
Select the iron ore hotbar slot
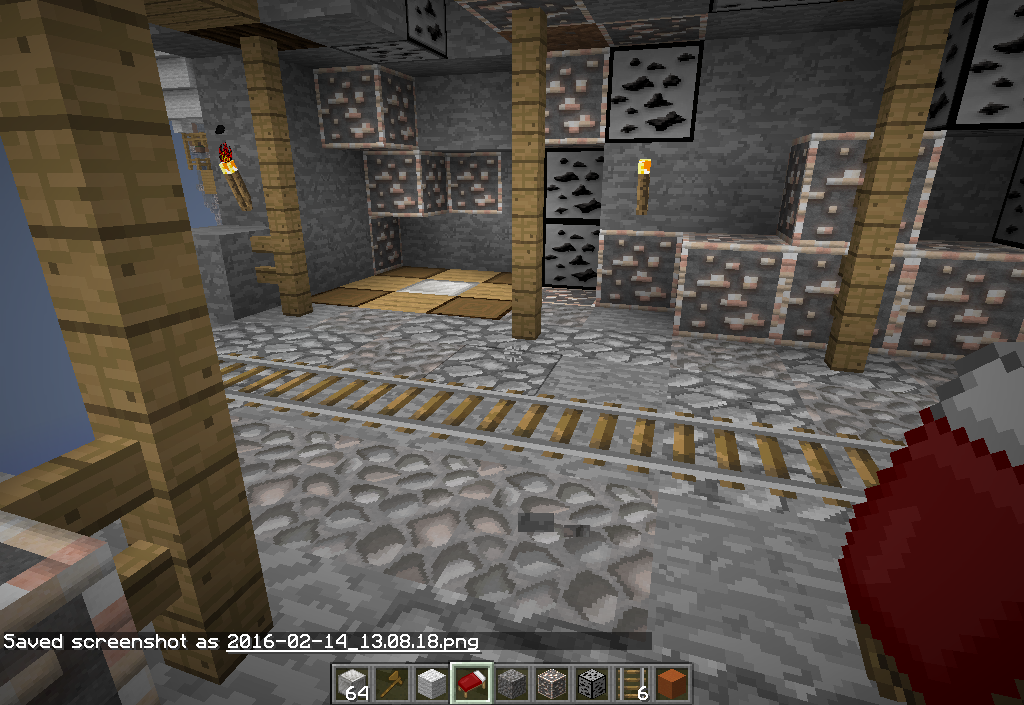click(550, 683)
